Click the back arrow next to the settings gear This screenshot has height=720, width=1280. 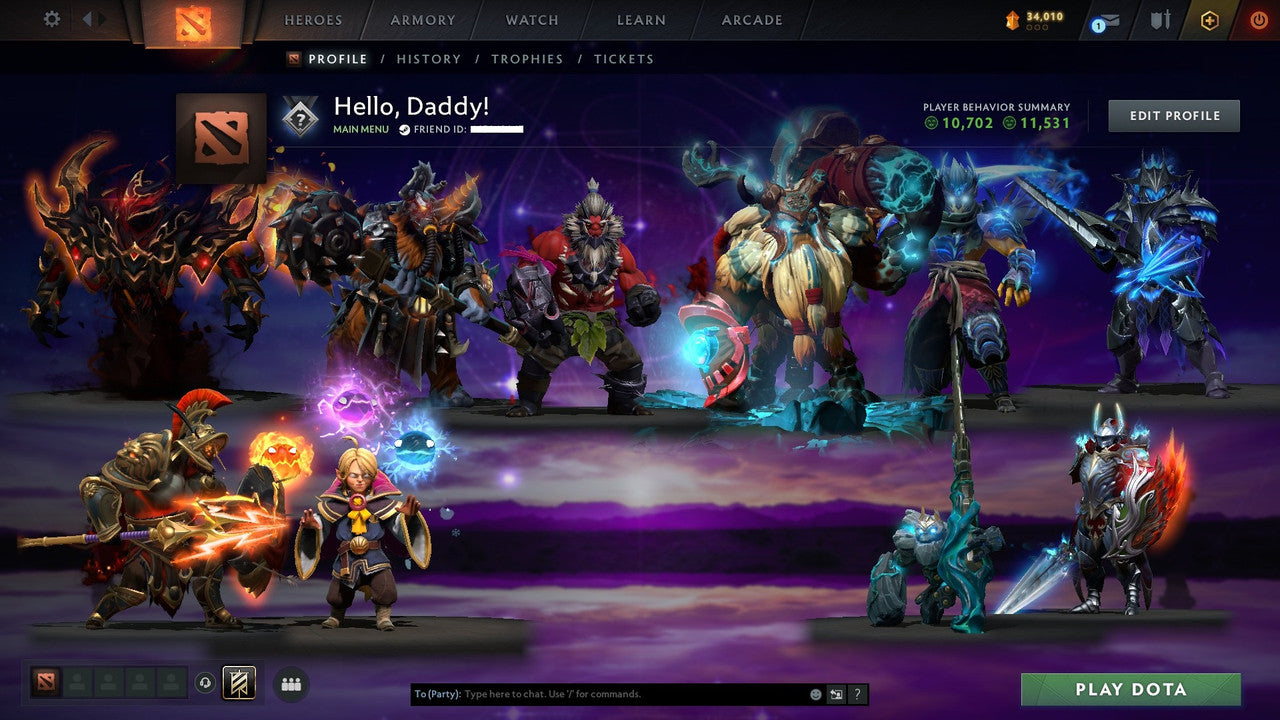click(89, 19)
